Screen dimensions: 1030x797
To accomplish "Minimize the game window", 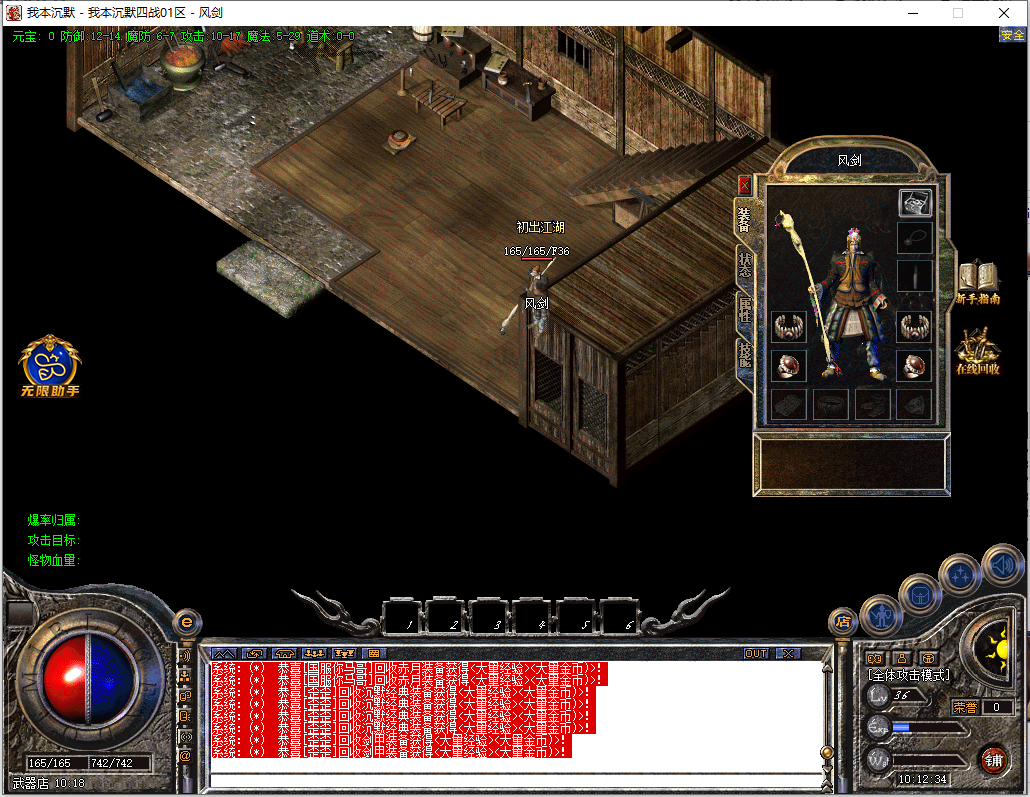I will [x=912, y=13].
